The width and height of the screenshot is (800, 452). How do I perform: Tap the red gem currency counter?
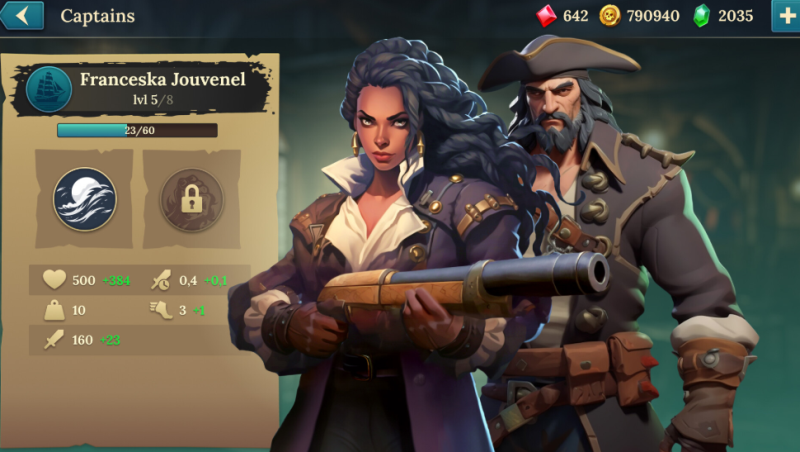tap(562, 16)
